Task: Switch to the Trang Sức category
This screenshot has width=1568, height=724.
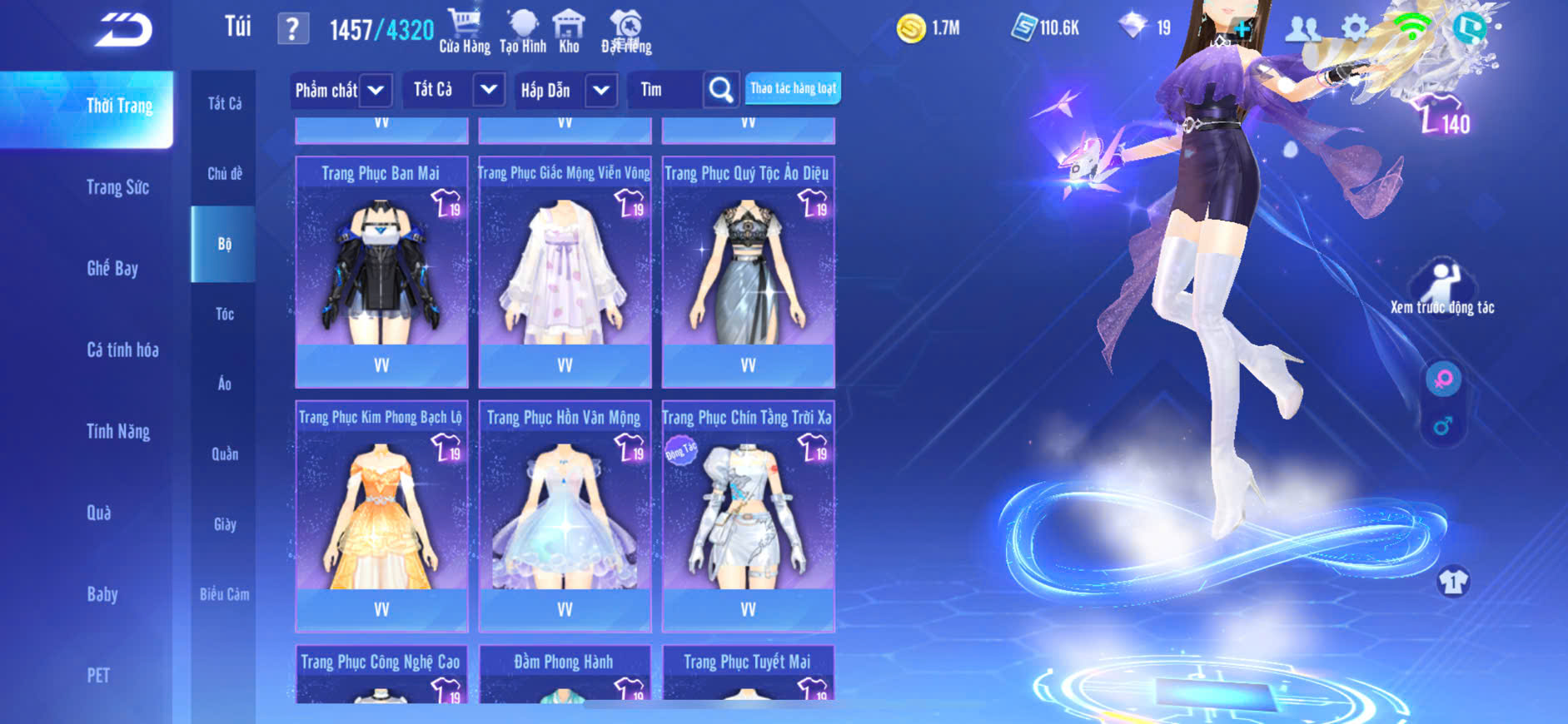Action: [118, 188]
